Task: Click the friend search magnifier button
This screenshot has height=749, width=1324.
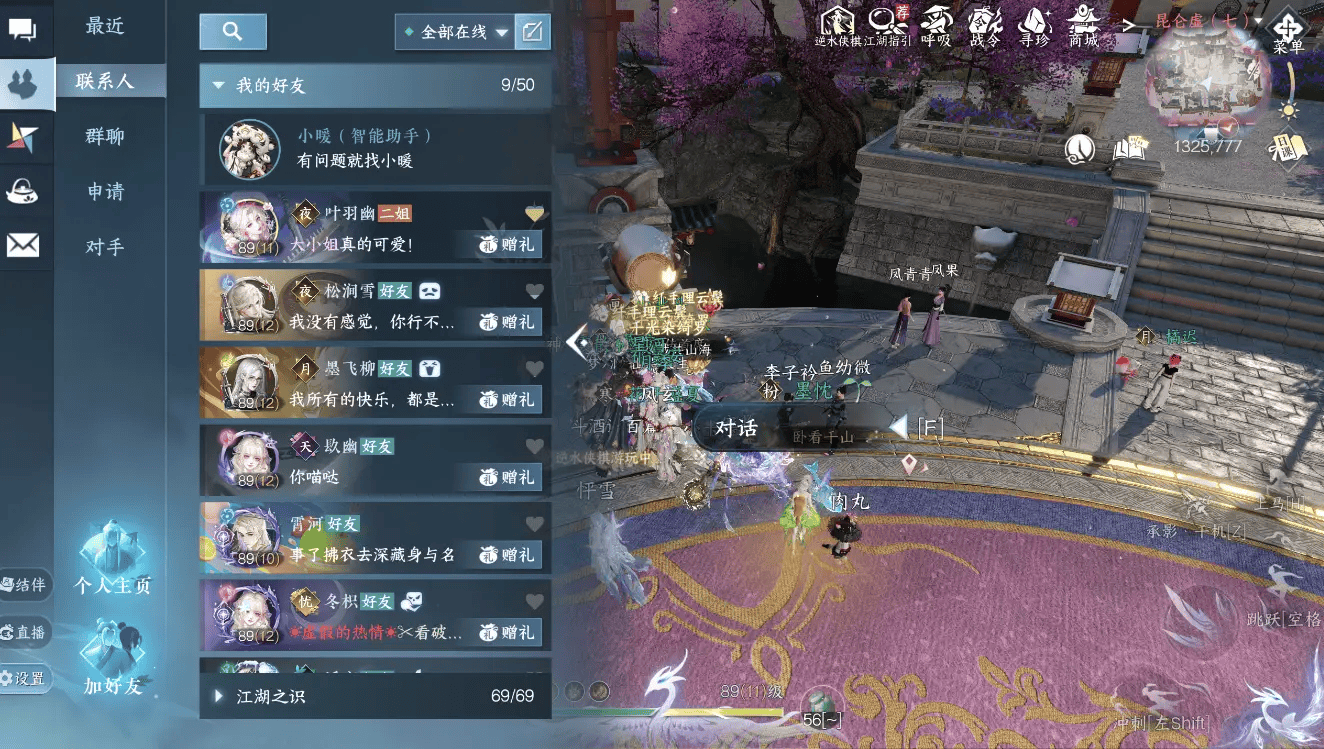Action: pyautogui.click(x=233, y=32)
